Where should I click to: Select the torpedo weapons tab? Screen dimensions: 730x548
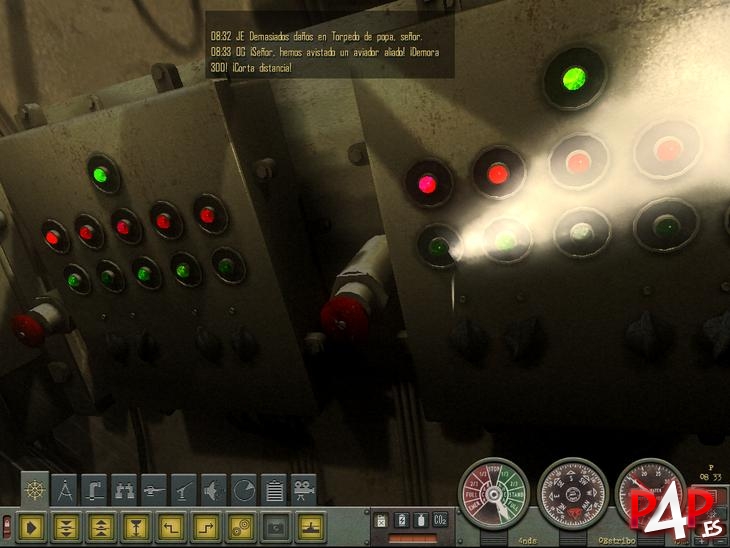154,489
